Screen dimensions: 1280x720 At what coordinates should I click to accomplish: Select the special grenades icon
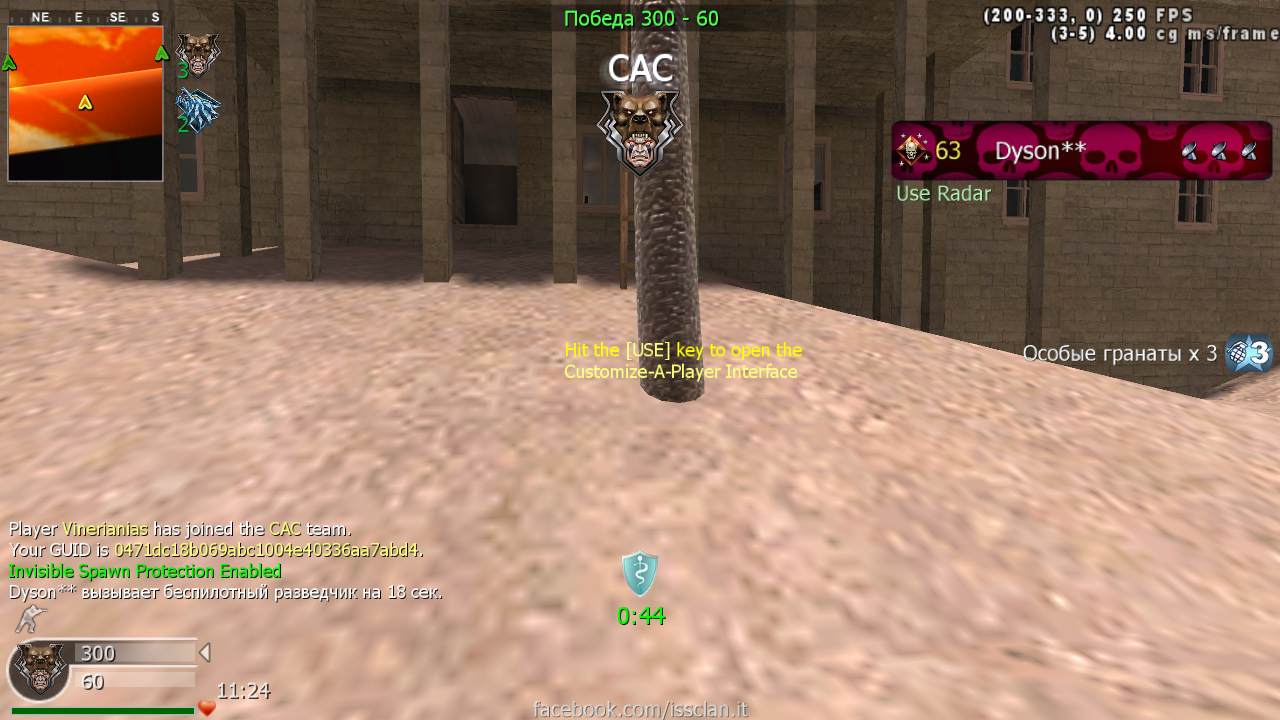[x=1250, y=353]
